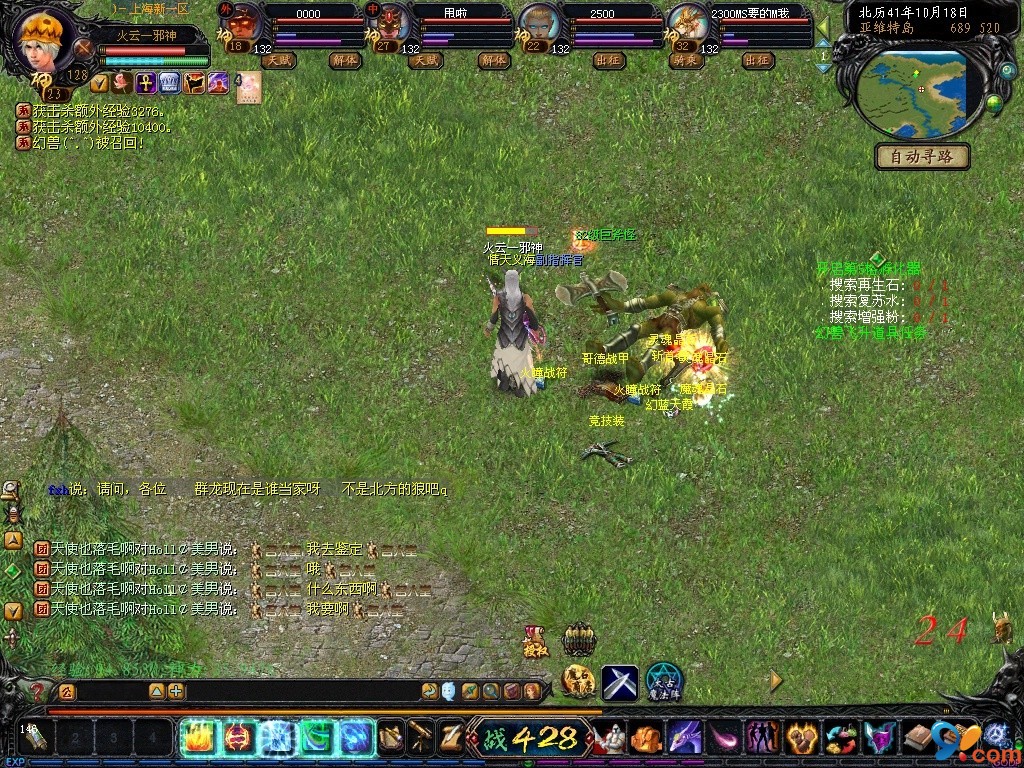Open the 魔法阵 magic circle icon
Image resolution: width=1024 pixels, height=768 pixels.
pos(663,682)
